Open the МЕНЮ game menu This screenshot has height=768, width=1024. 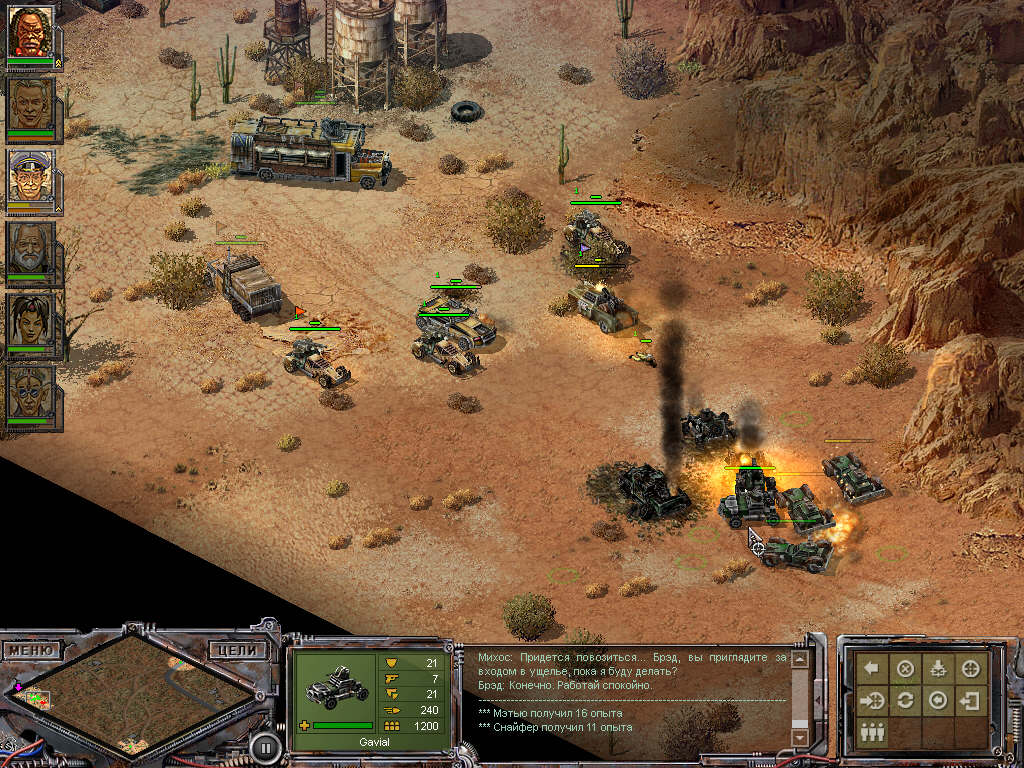click(x=30, y=651)
